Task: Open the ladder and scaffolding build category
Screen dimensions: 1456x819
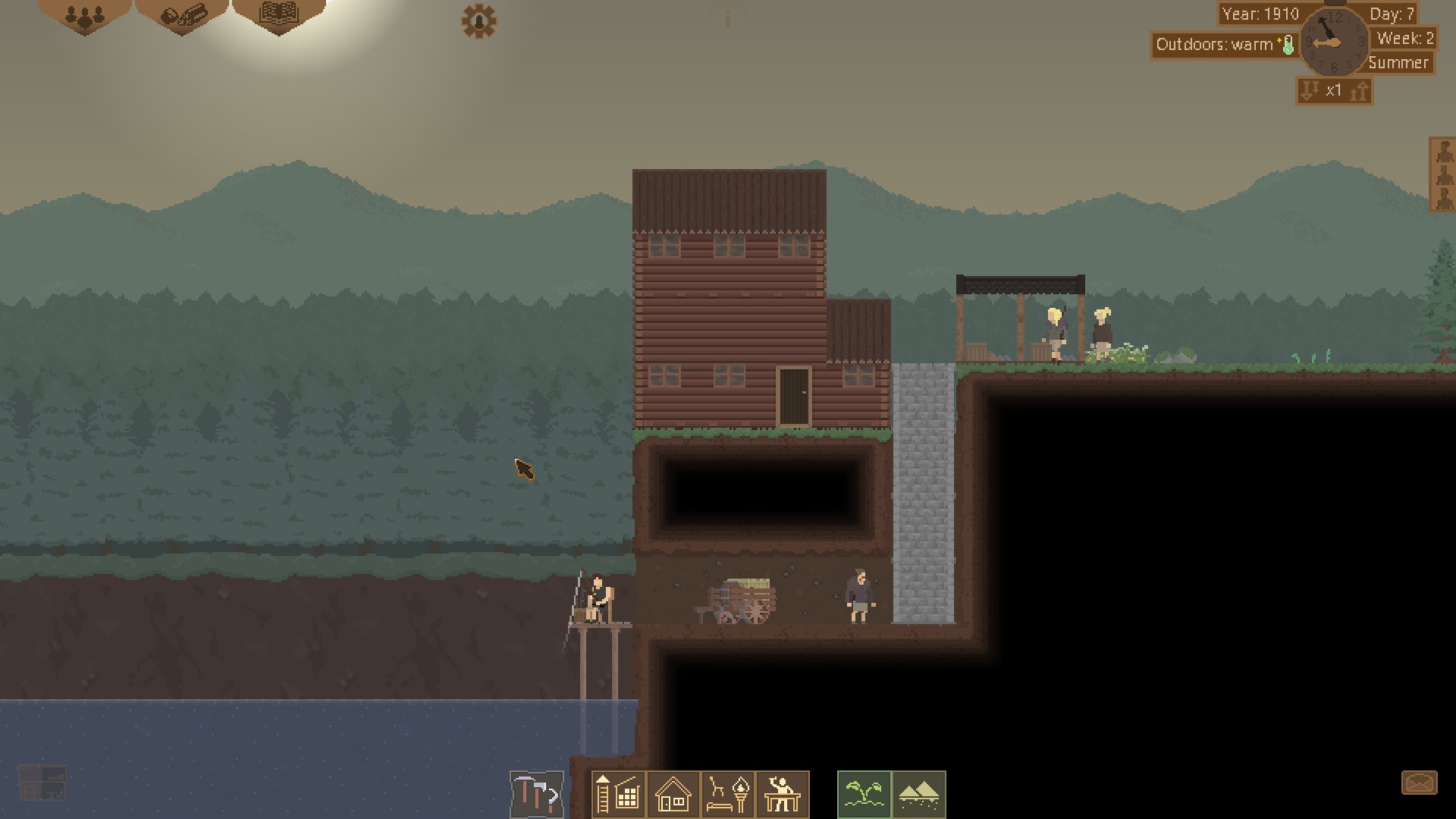Action: click(619, 795)
